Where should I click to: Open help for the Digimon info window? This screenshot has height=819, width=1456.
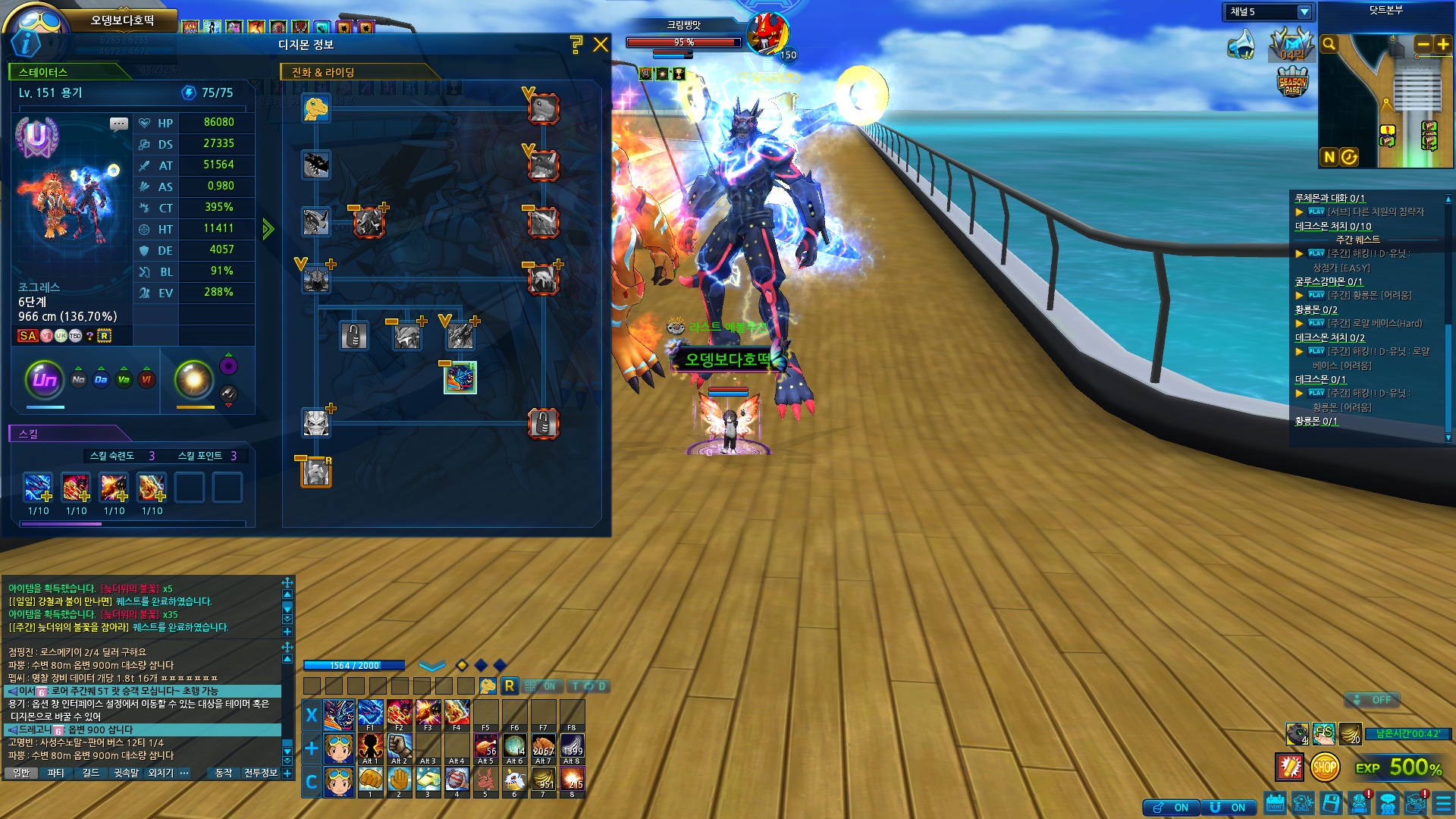pos(576,45)
